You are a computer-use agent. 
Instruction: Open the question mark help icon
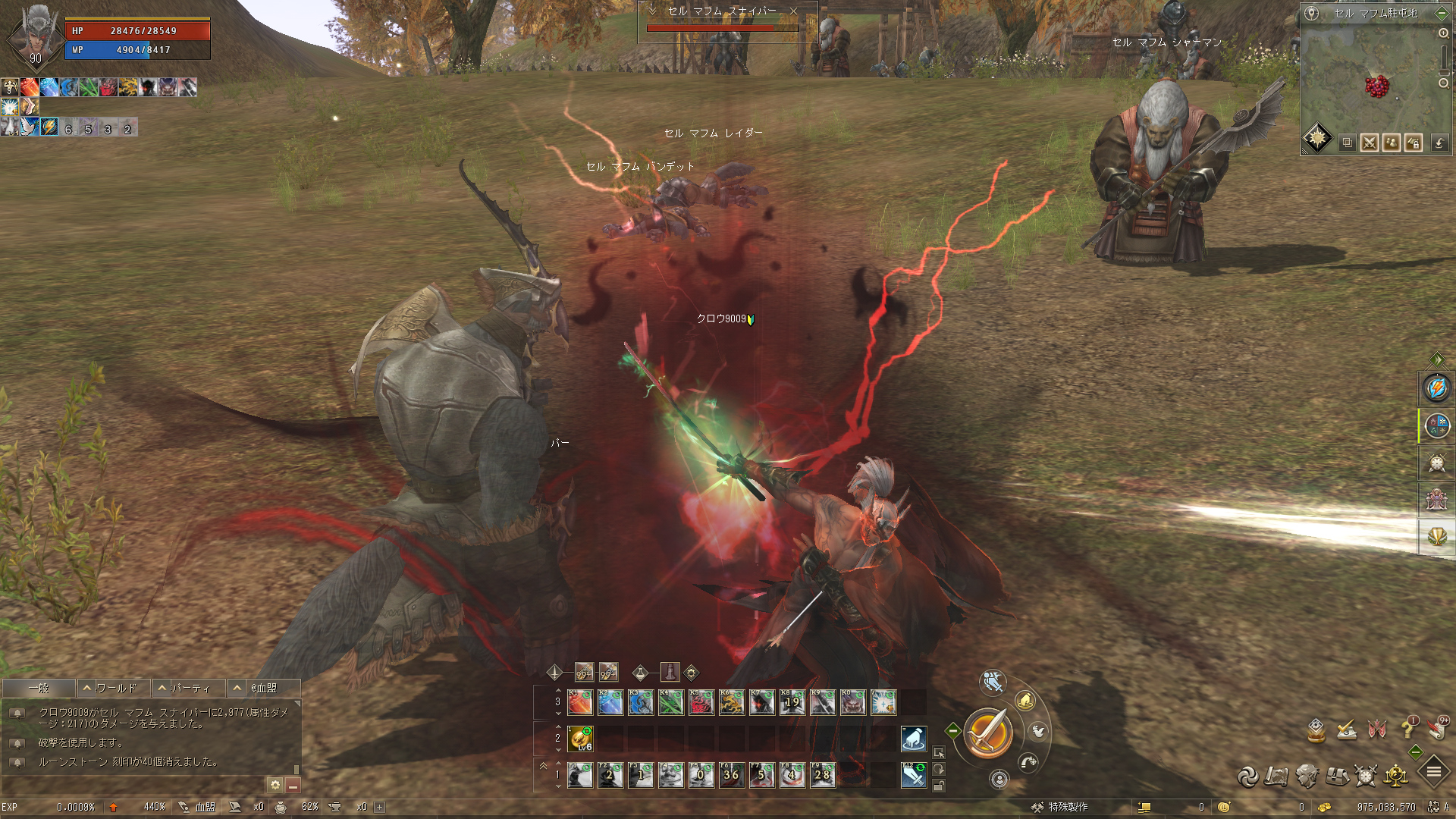1407,729
